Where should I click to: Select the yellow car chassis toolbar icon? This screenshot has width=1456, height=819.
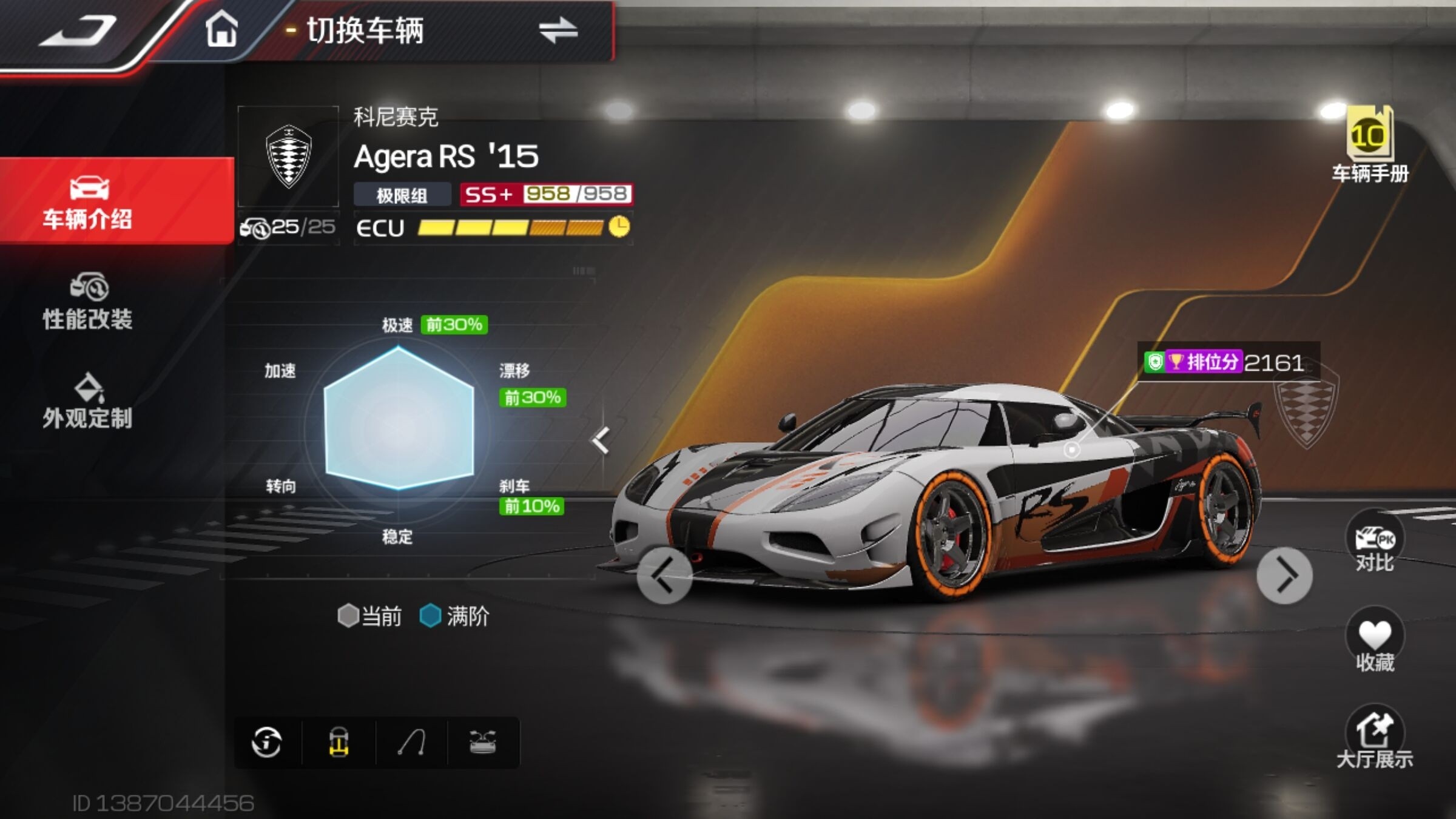(x=339, y=742)
